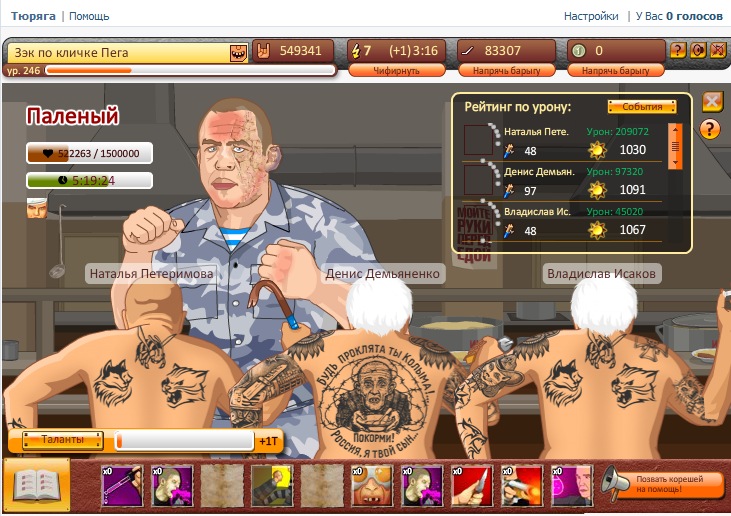Close the boss fight screen
Viewport: 731px width, 516px height.
pos(712,101)
